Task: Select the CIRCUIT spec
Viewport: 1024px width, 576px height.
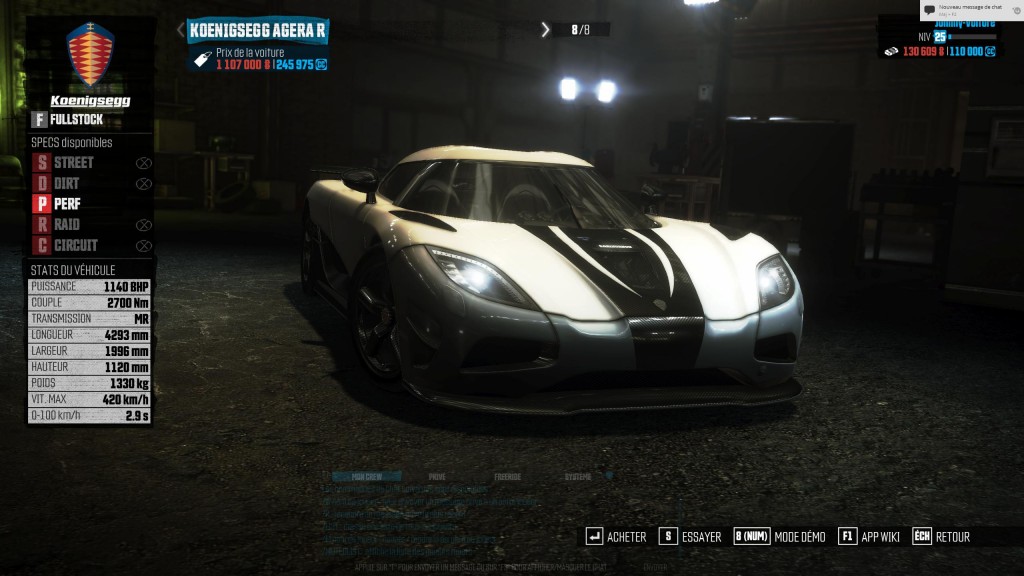Action: pyautogui.click(x=68, y=246)
